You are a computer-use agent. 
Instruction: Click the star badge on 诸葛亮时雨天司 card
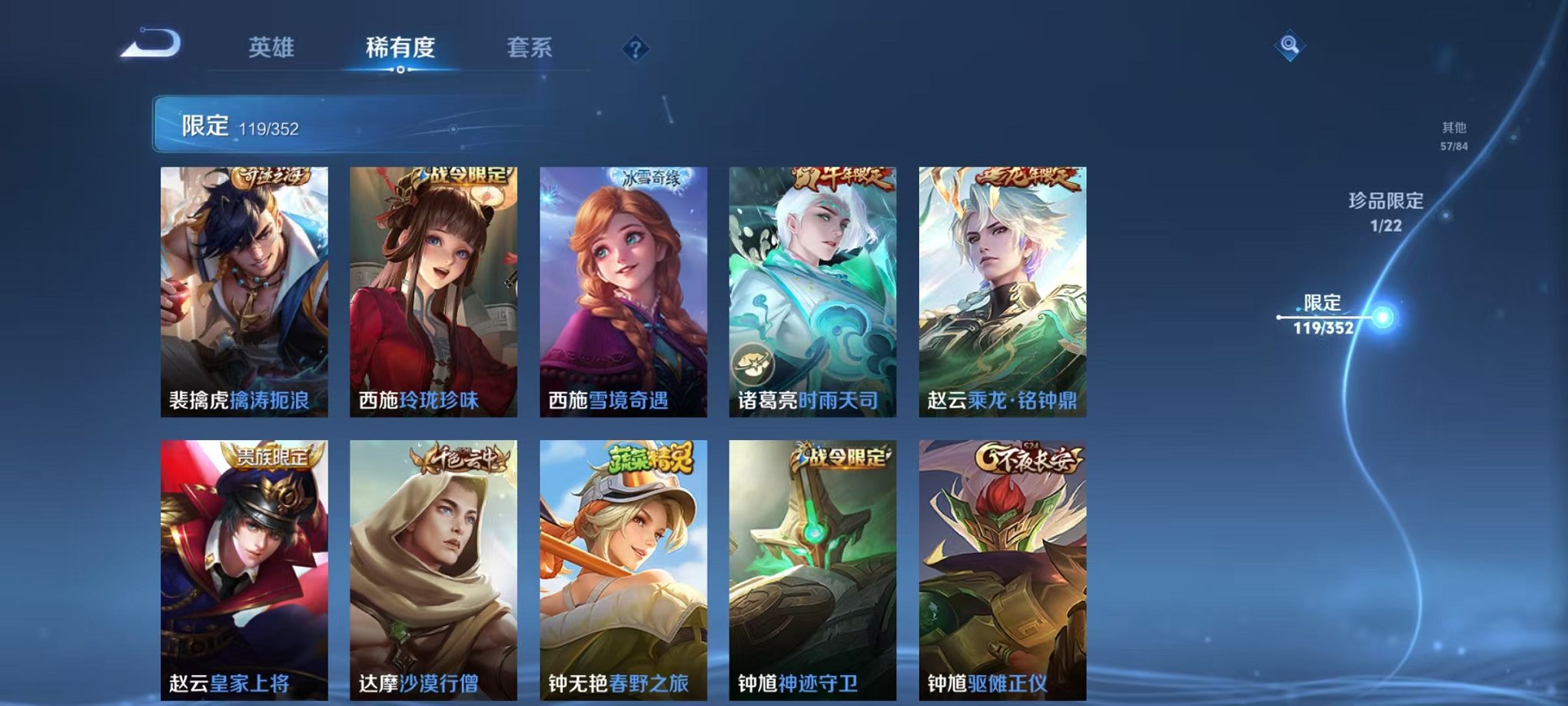pyautogui.click(x=754, y=364)
